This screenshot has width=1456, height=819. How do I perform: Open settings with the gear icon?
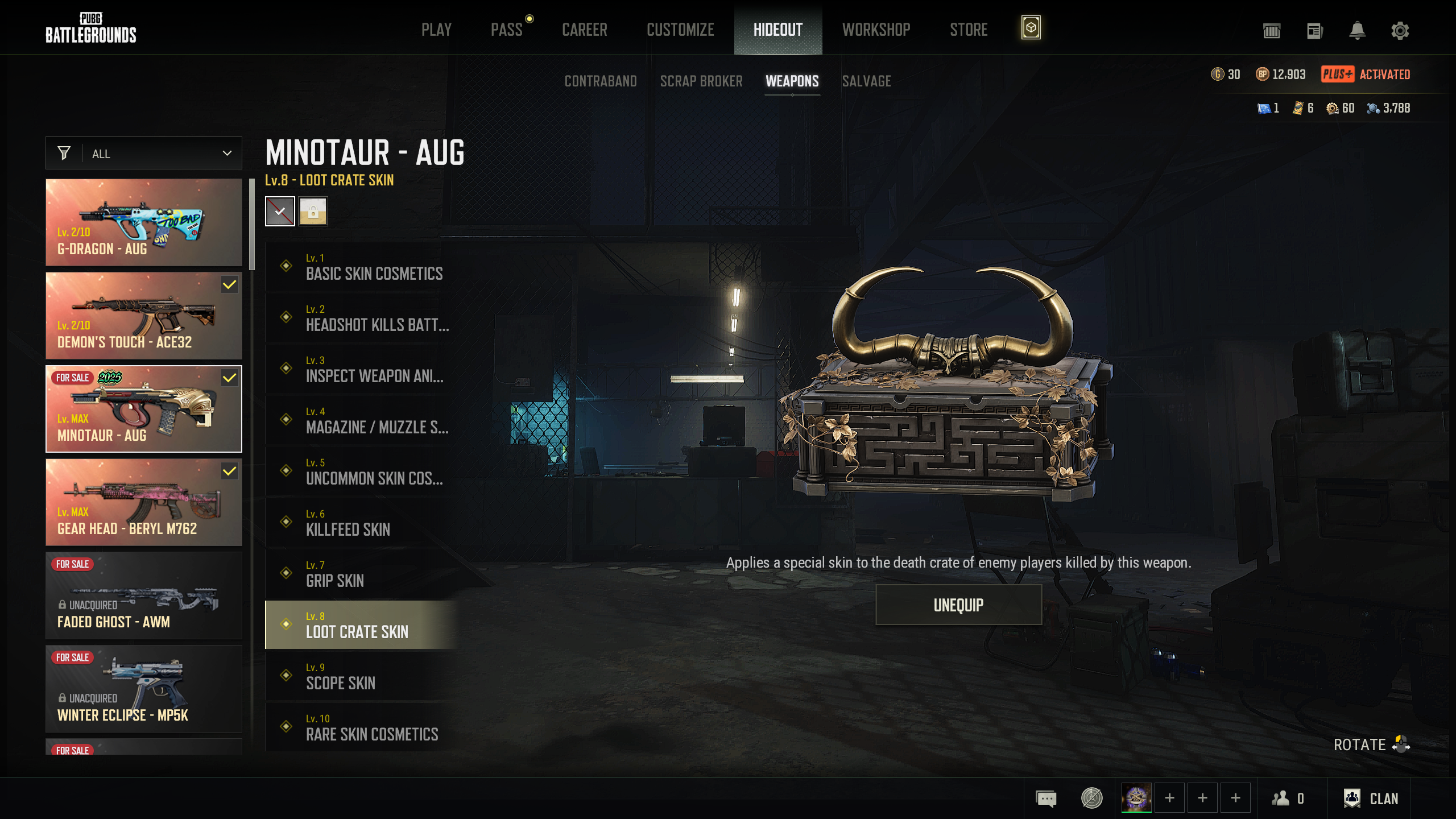tap(1400, 31)
